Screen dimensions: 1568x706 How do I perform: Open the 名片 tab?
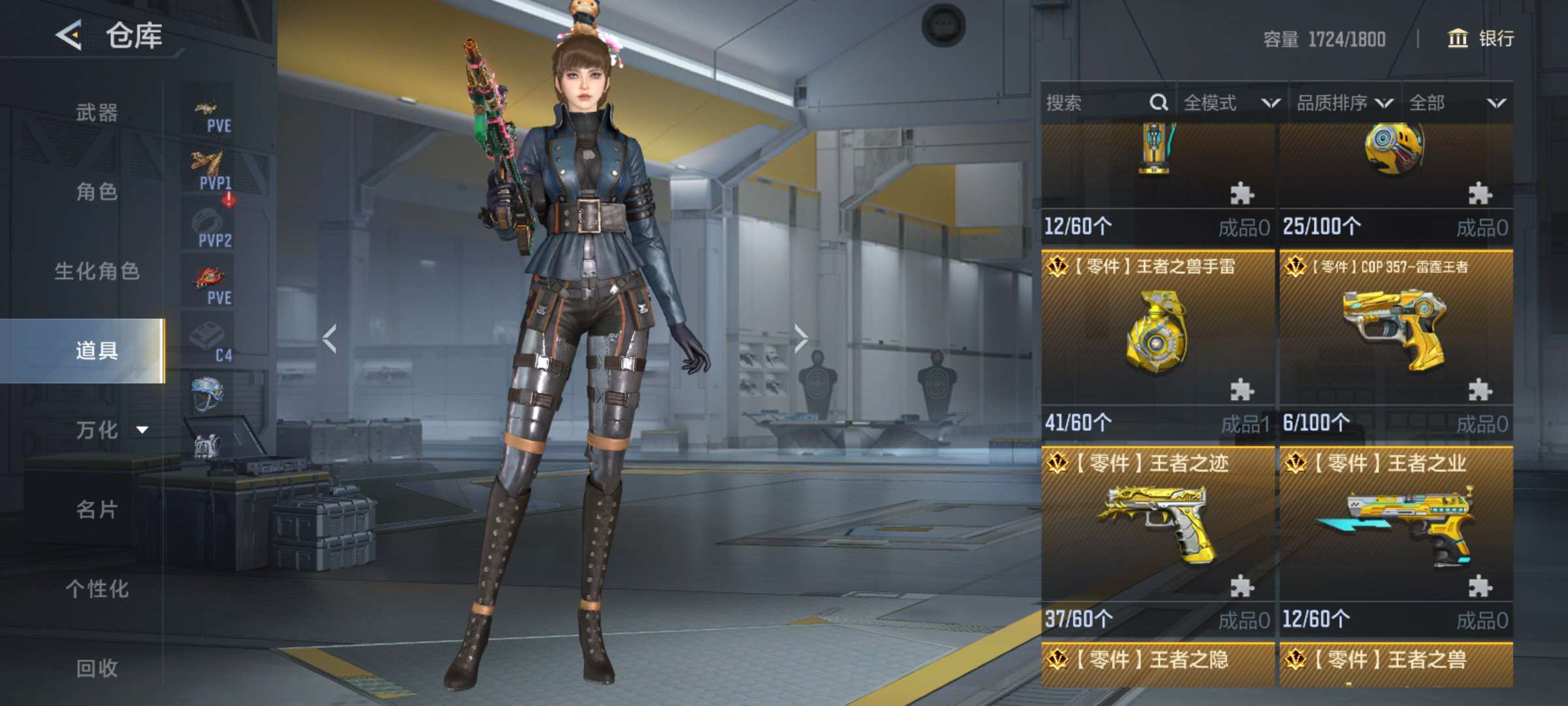pyautogui.click(x=97, y=509)
